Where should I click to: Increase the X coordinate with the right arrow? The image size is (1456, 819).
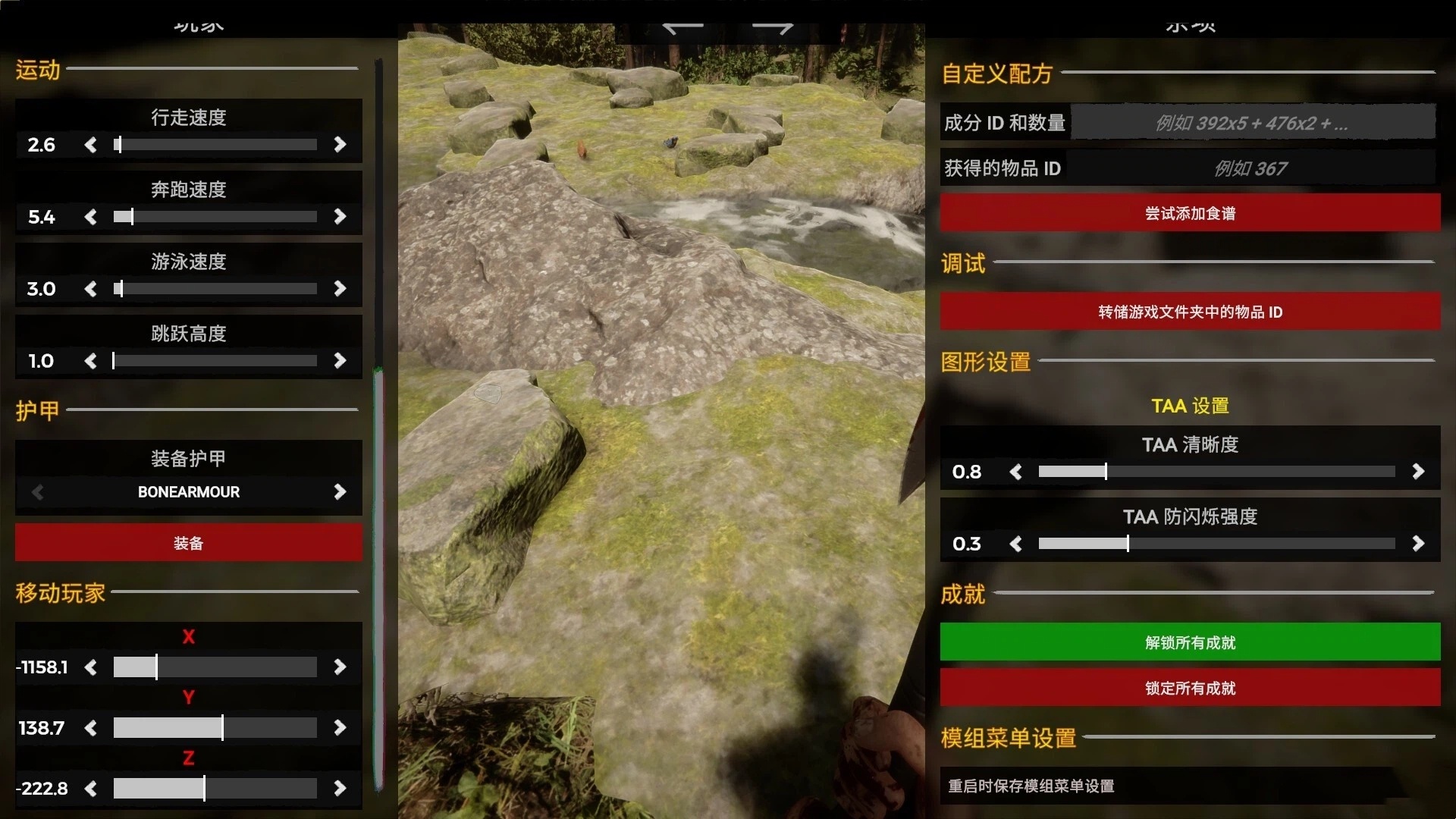pos(340,667)
